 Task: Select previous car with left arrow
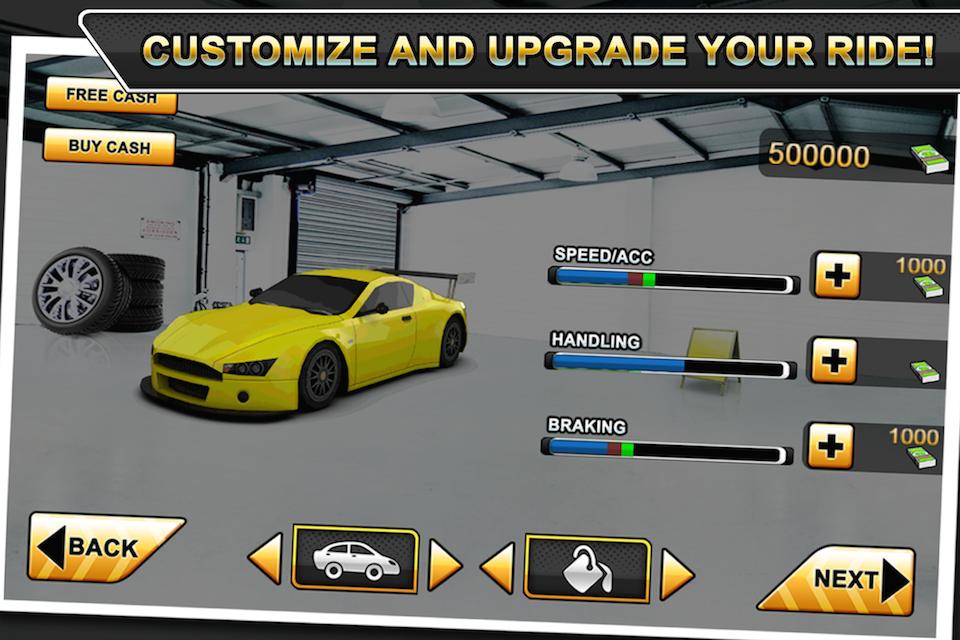pyautogui.click(x=265, y=559)
